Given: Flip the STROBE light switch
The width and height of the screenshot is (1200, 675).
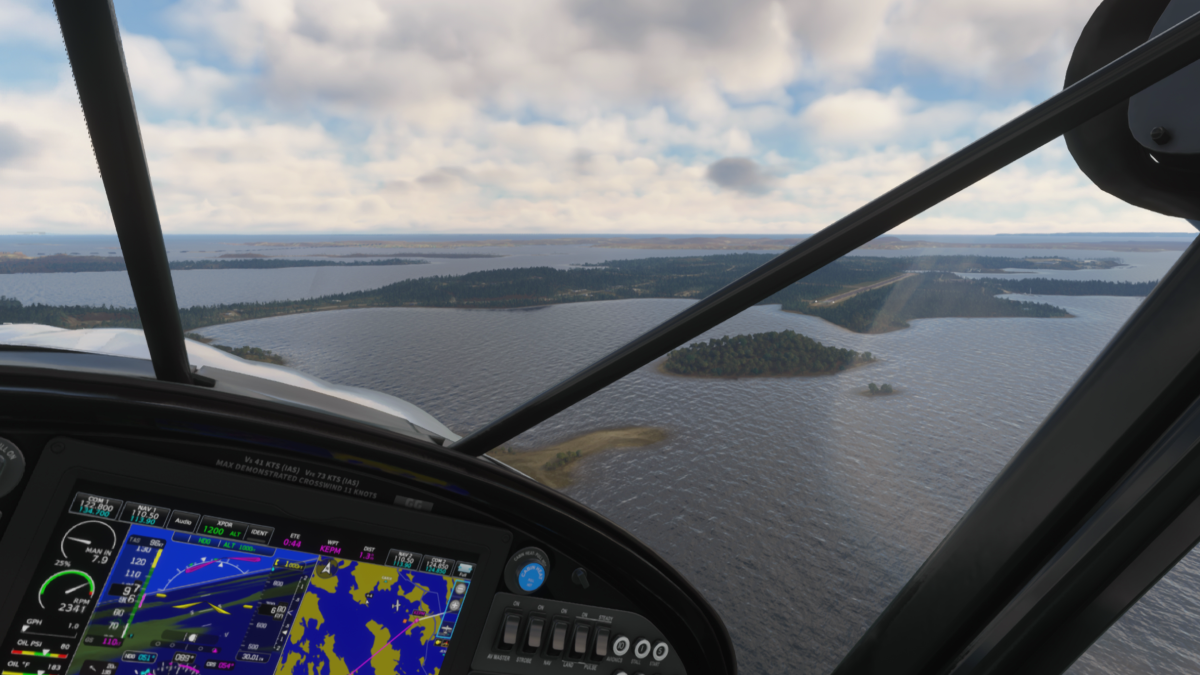Looking at the screenshot, I should click(535, 634).
